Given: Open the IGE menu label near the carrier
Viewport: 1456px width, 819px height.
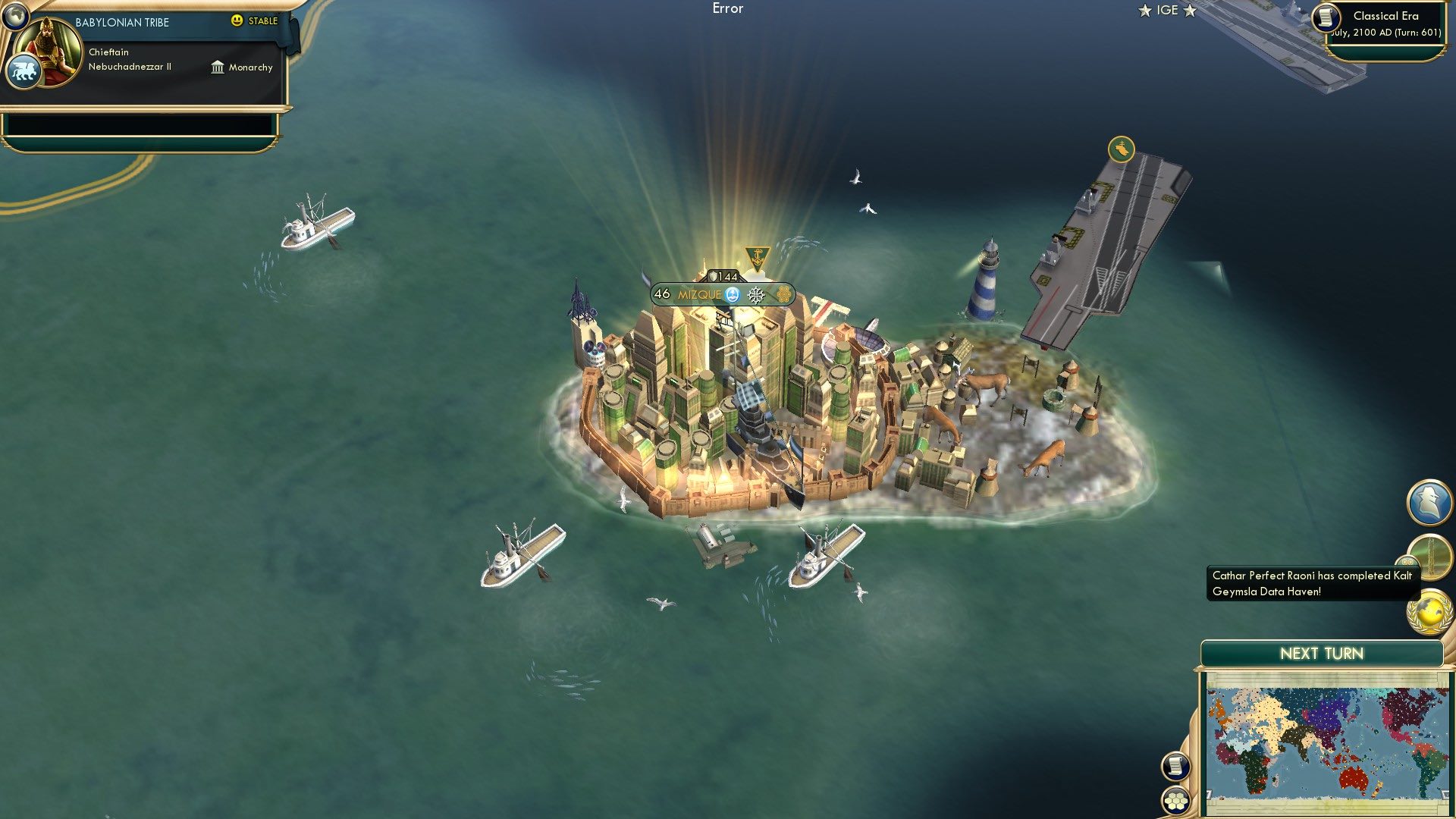Looking at the screenshot, I should [1168, 11].
